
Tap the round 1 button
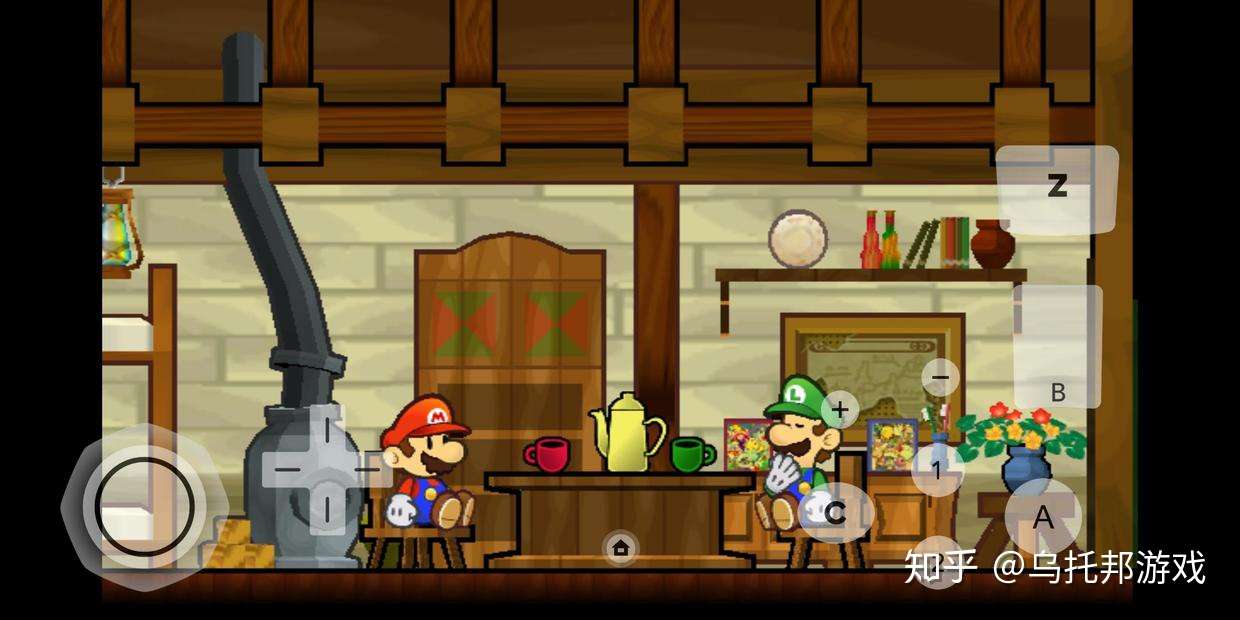click(937, 471)
